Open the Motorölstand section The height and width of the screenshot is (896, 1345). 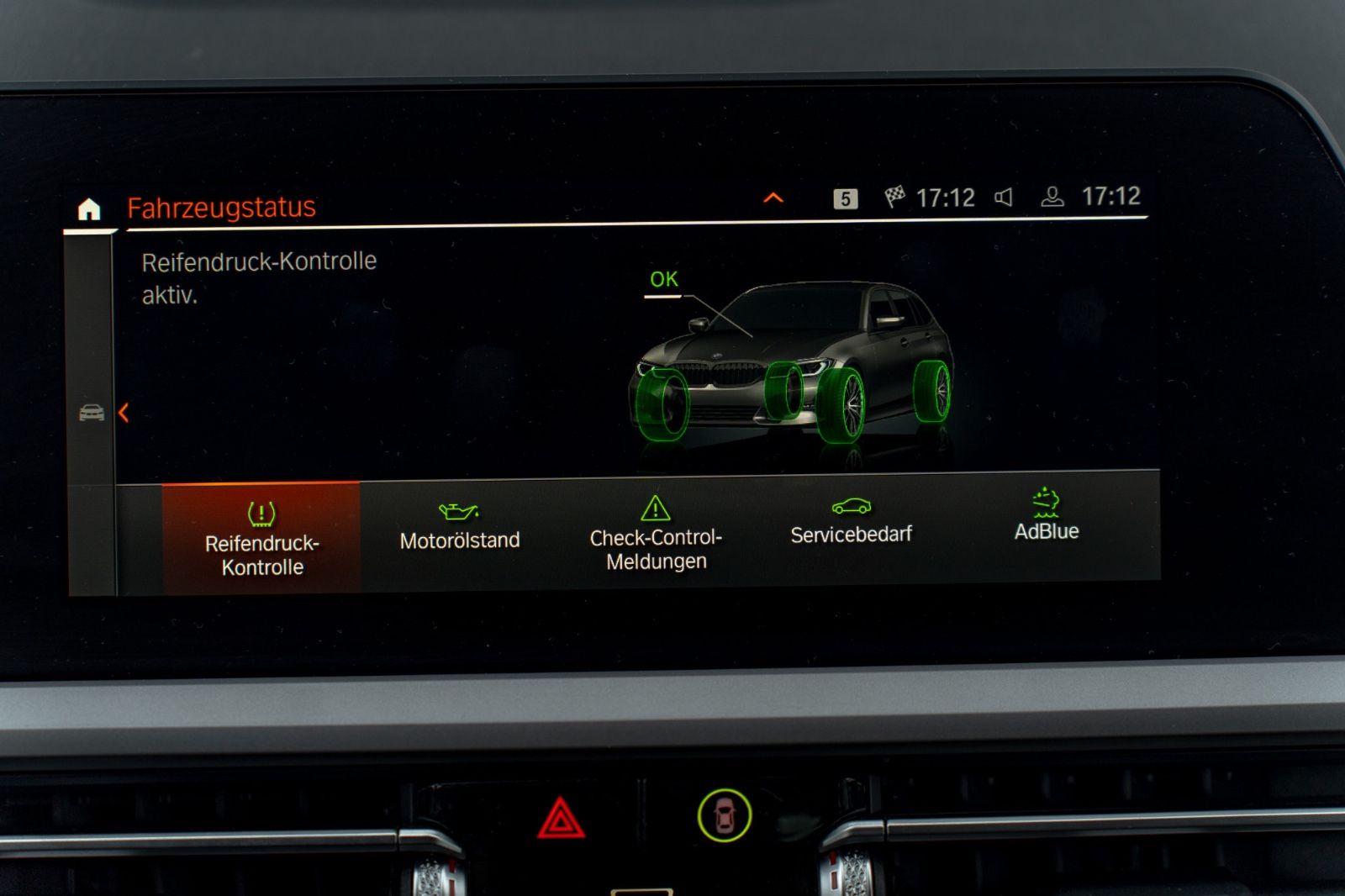[459, 528]
